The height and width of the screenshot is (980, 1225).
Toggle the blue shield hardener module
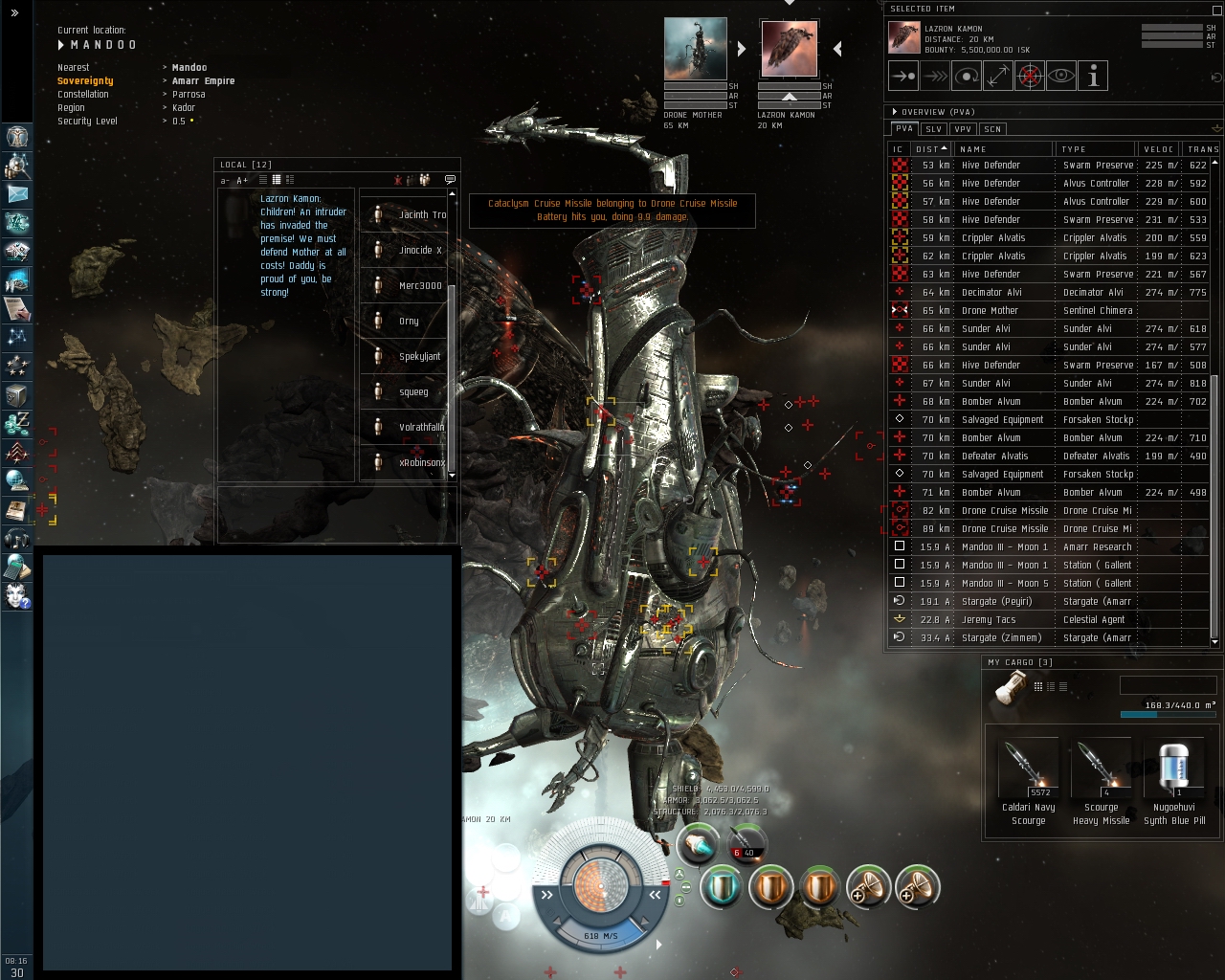point(722,887)
